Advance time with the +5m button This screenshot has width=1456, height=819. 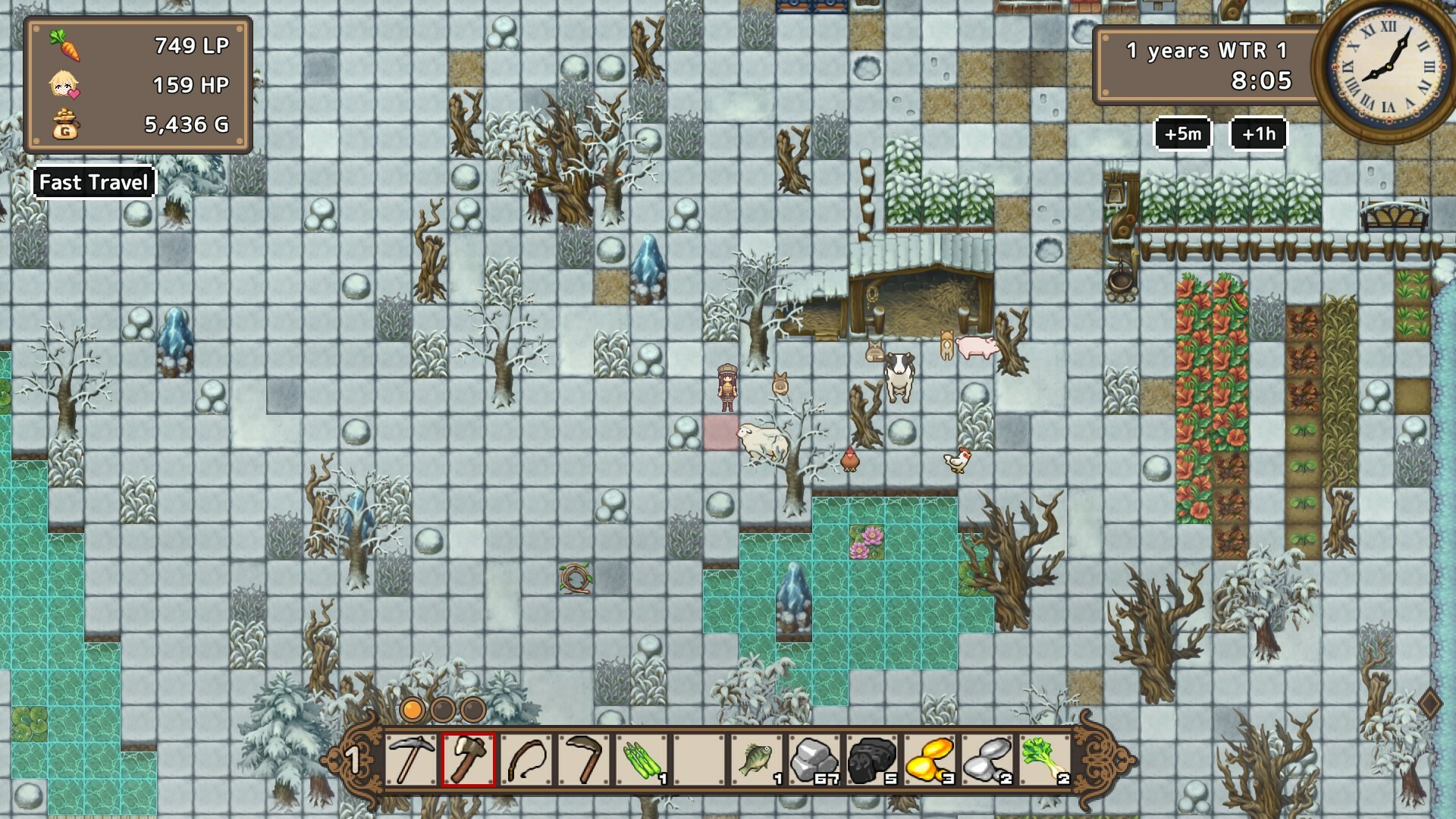tap(1182, 134)
